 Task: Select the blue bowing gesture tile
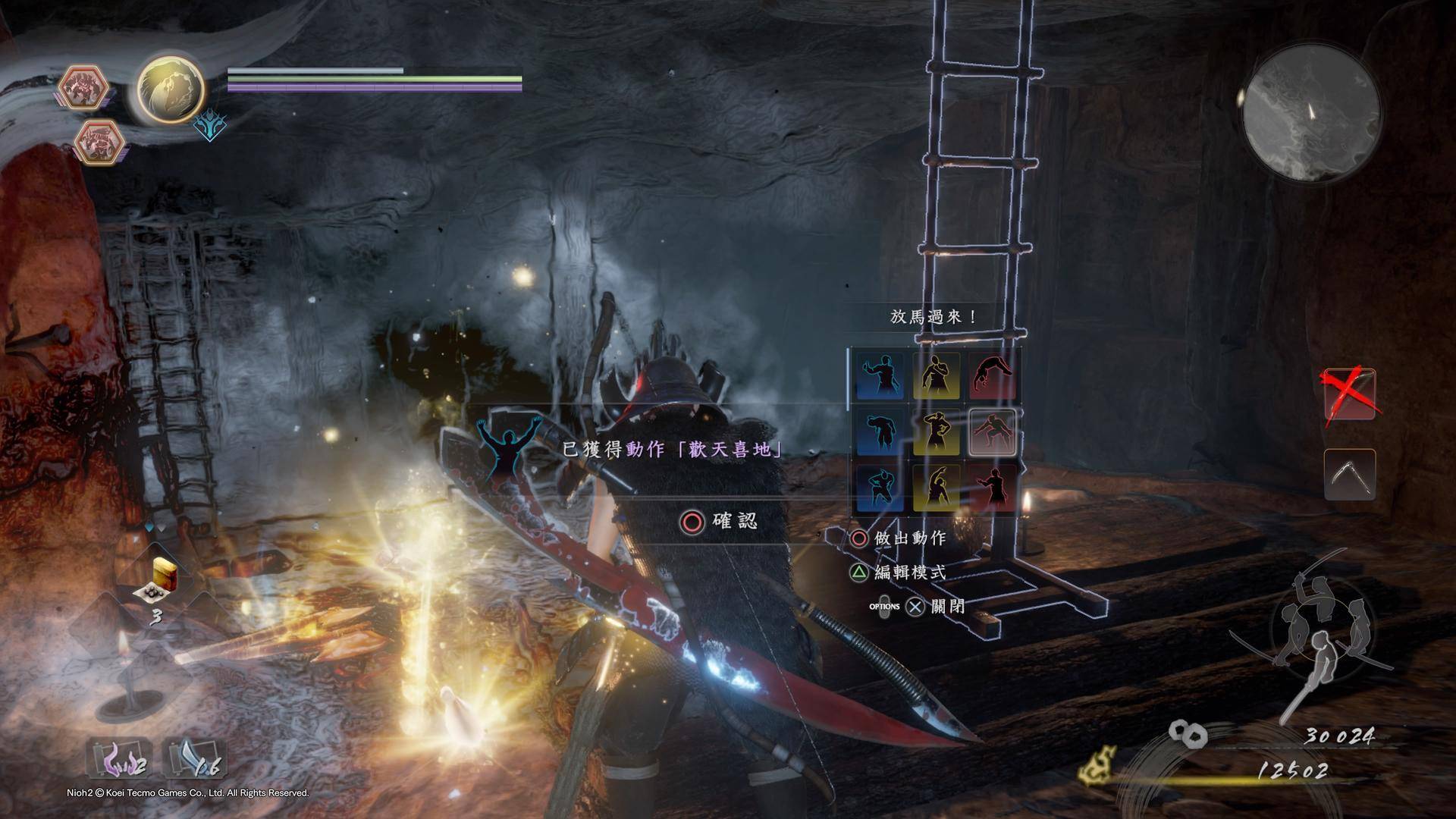pos(880,433)
